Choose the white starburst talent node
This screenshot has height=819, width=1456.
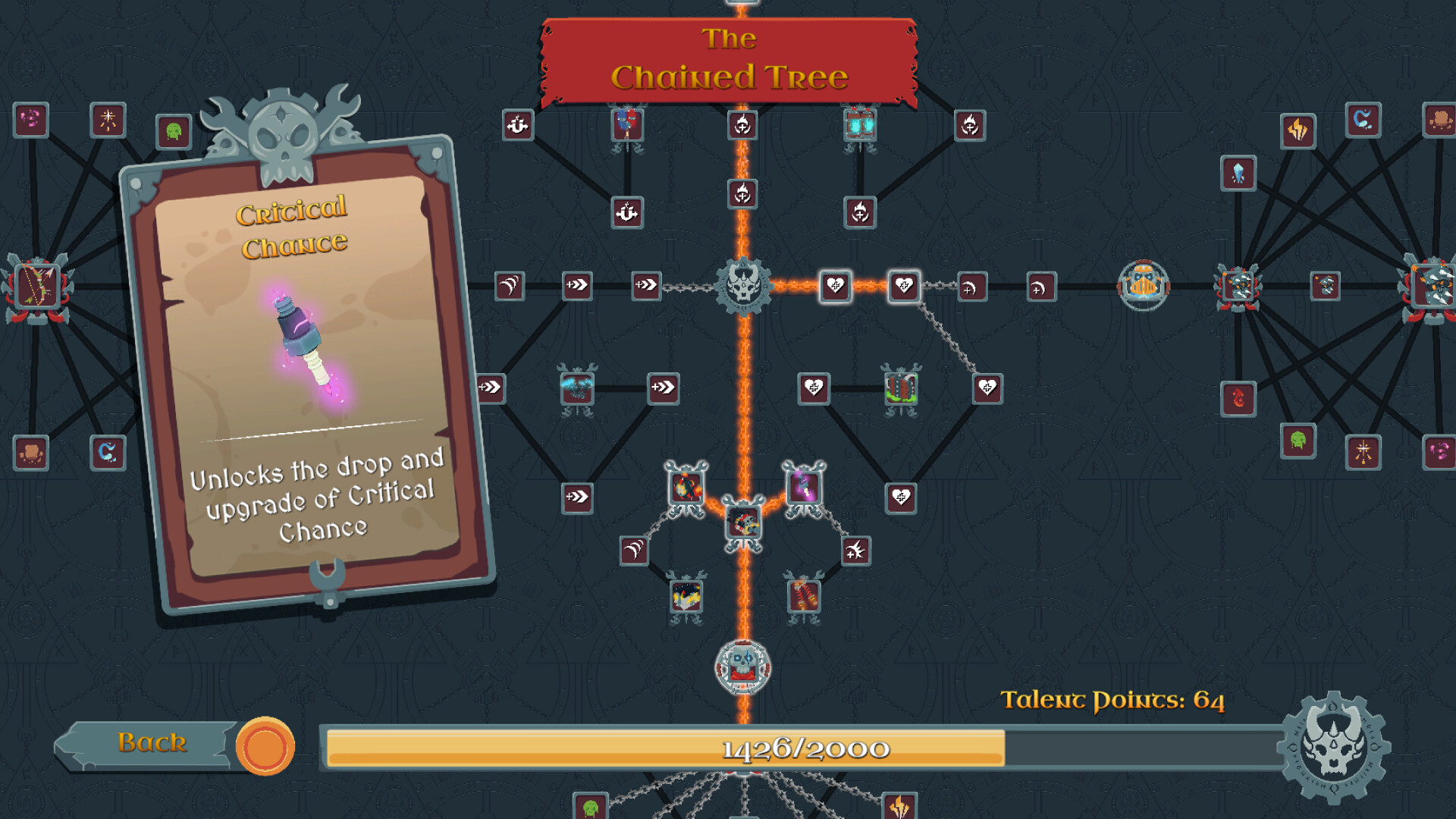[108, 120]
